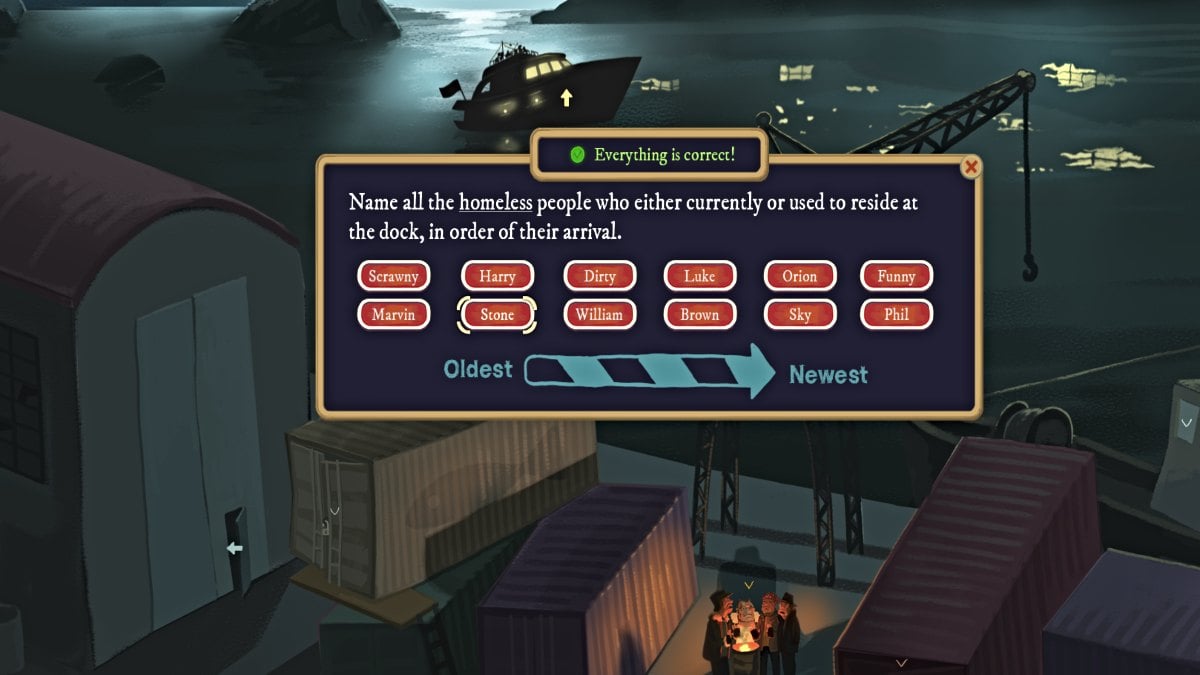
Task: Pick the William name tile
Action: click(x=600, y=314)
